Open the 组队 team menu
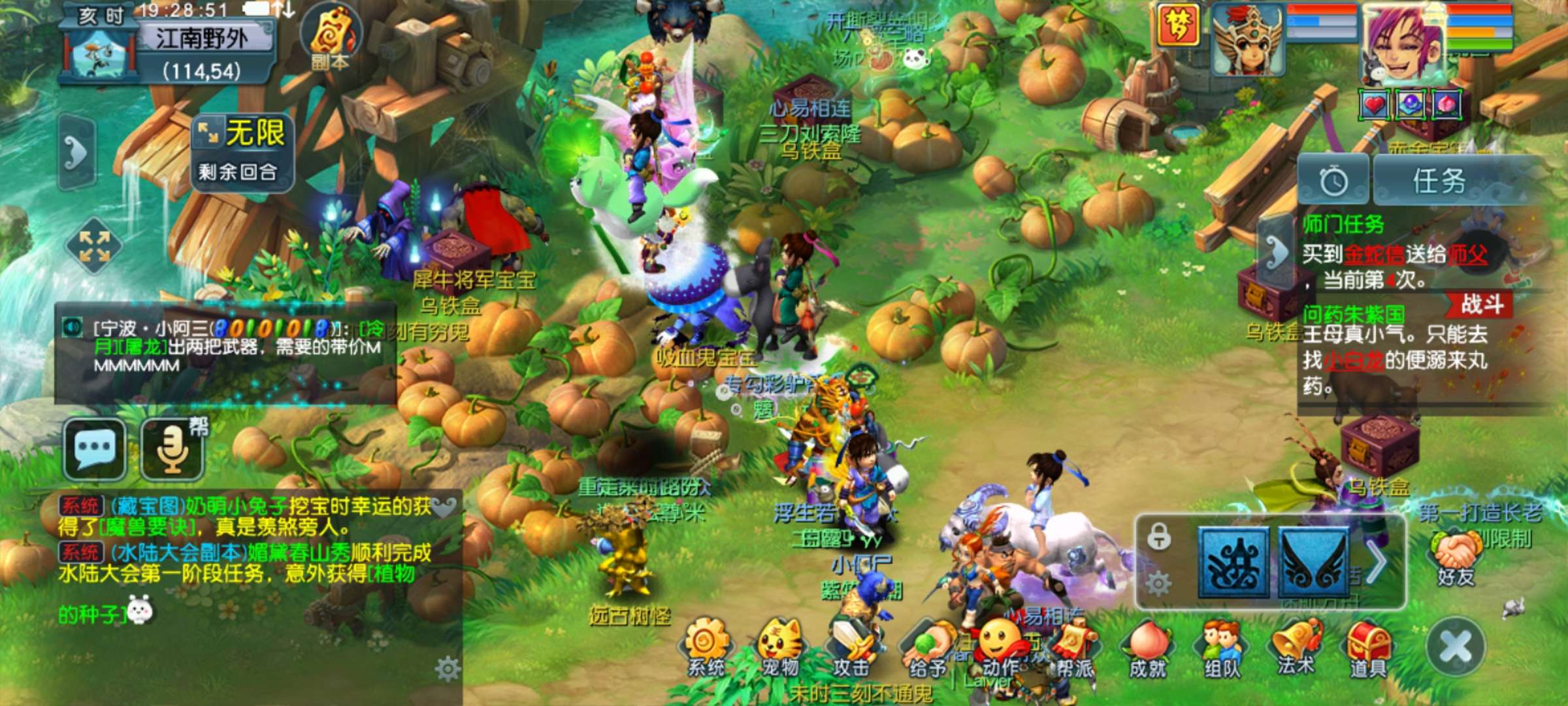This screenshot has height=706, width=1568. pos(1222,647)
